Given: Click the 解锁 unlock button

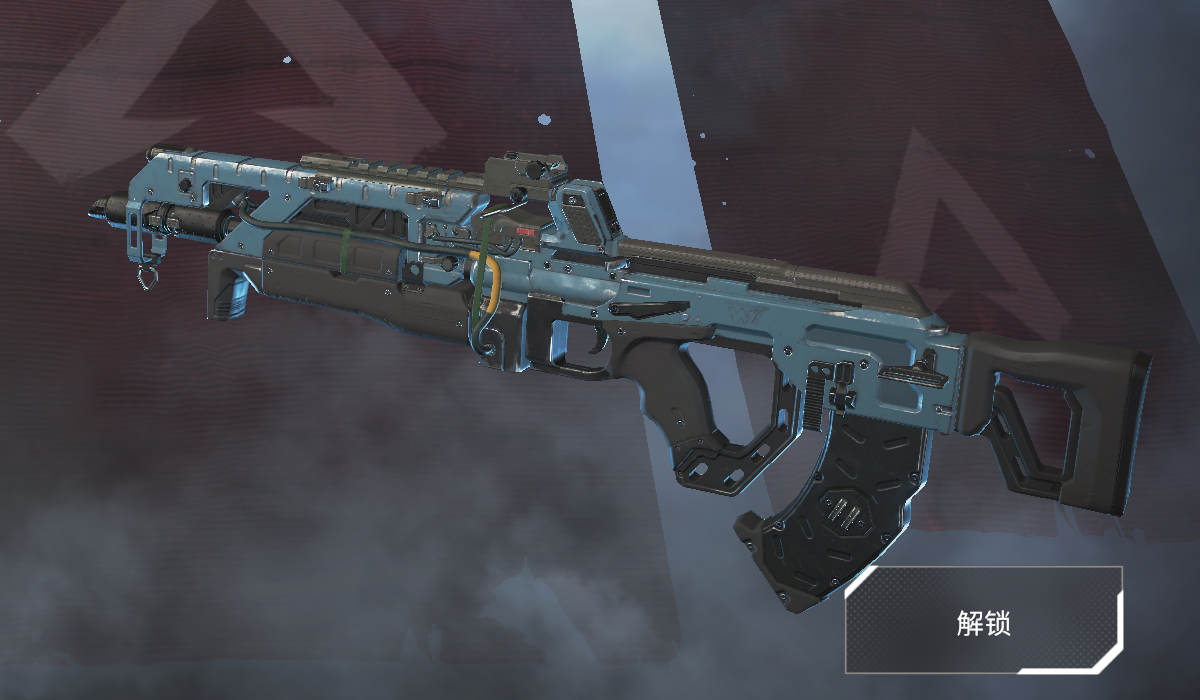Looking at the screenshot, I should (x=984, y=620).
